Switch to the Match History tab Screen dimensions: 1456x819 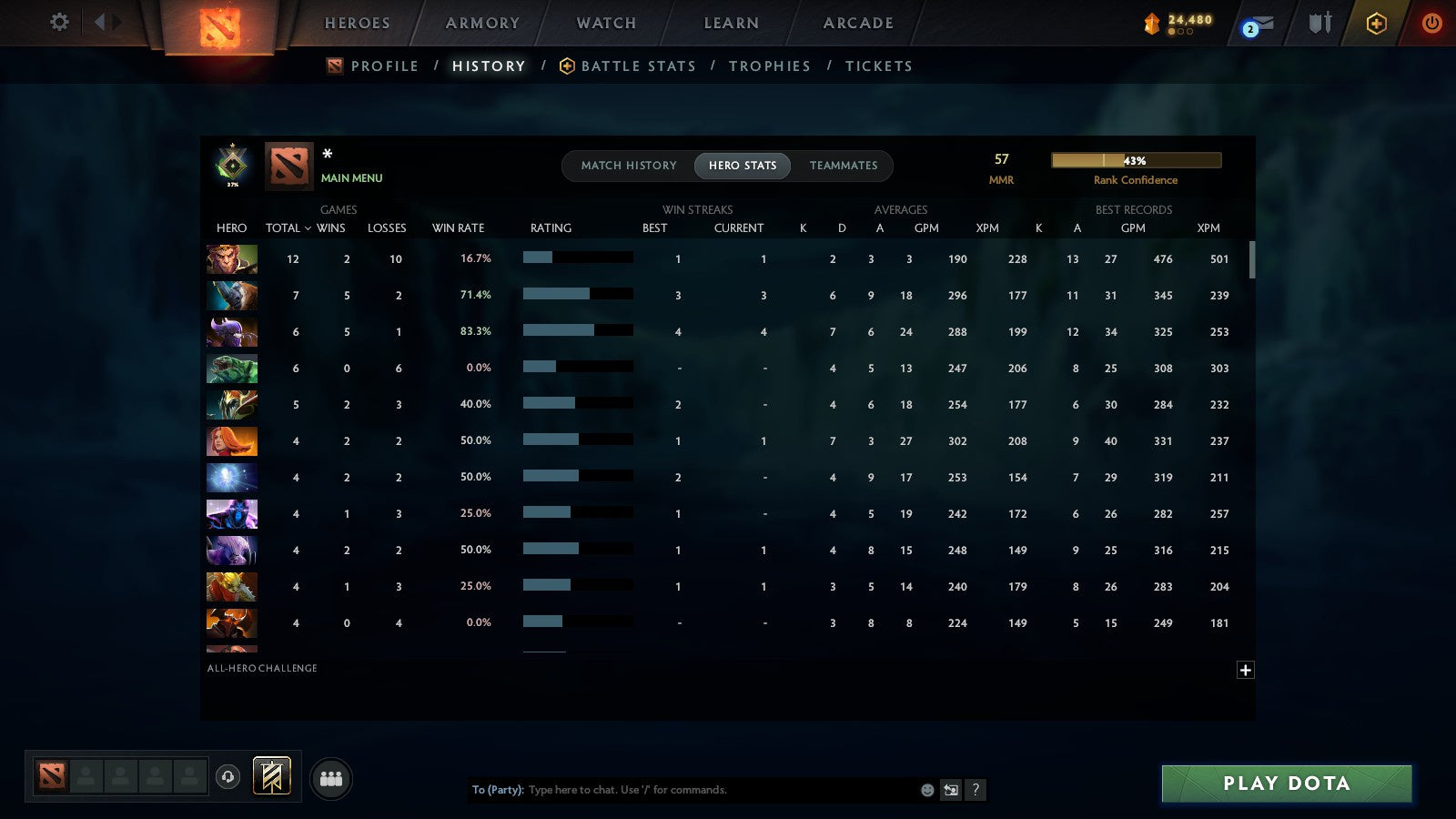click(x=626, y=166)
